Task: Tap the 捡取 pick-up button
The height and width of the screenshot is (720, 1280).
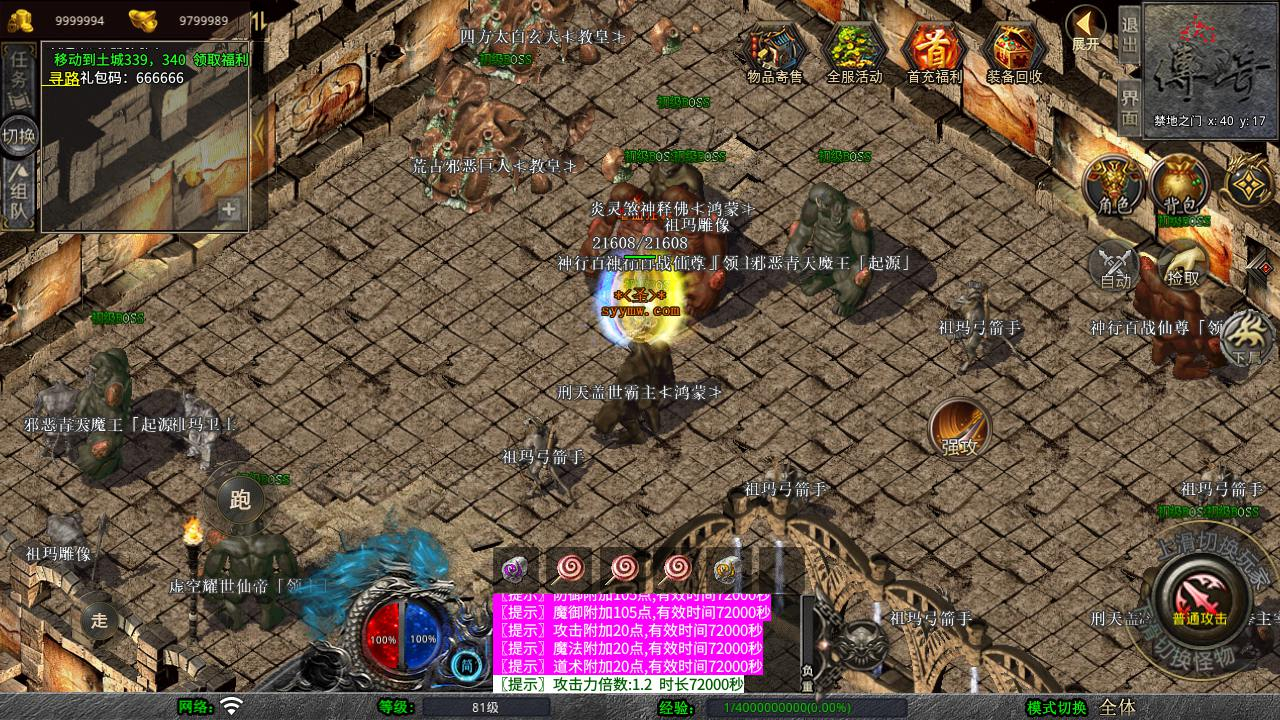Action: [1182, 264]
